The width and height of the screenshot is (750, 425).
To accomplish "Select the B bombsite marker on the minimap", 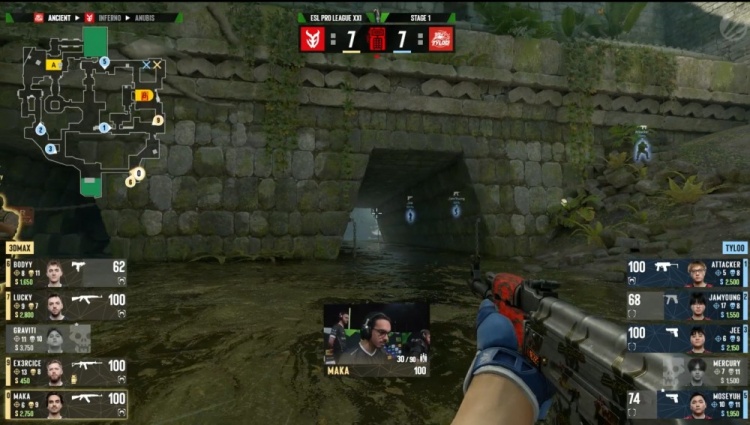I will coord(142,95).
